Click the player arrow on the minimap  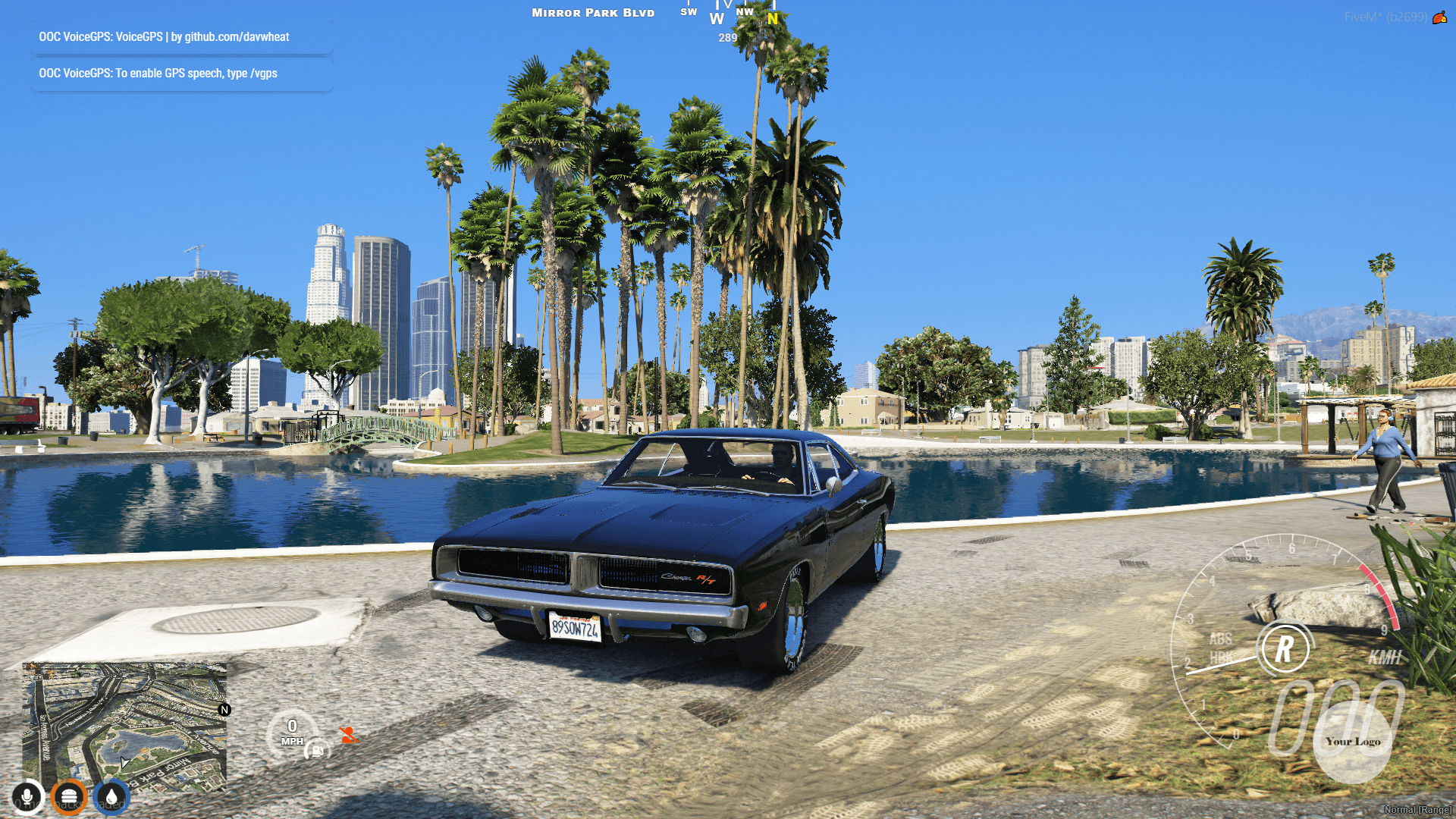[124, 761]
